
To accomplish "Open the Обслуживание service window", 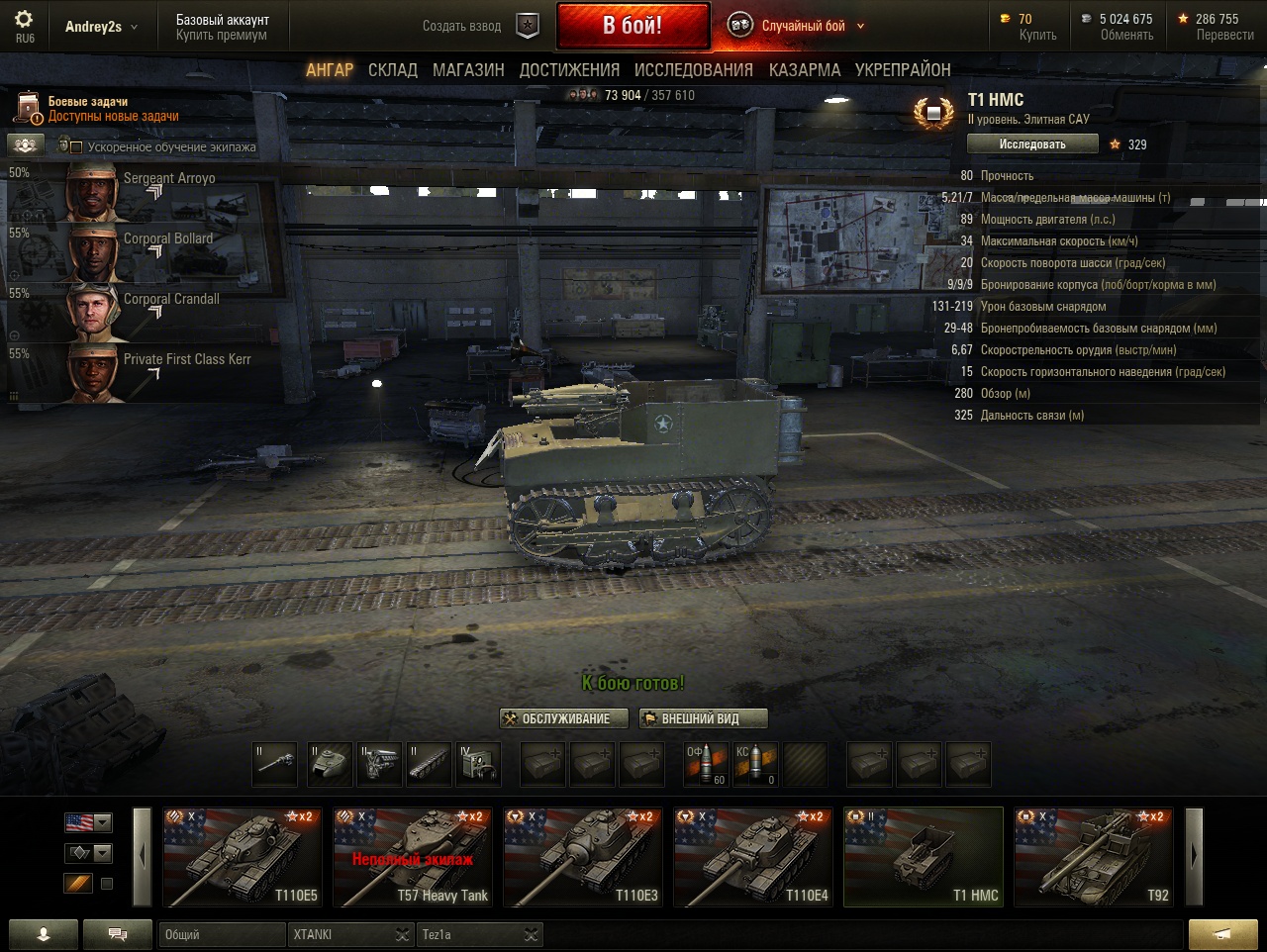I will [564, 718].
